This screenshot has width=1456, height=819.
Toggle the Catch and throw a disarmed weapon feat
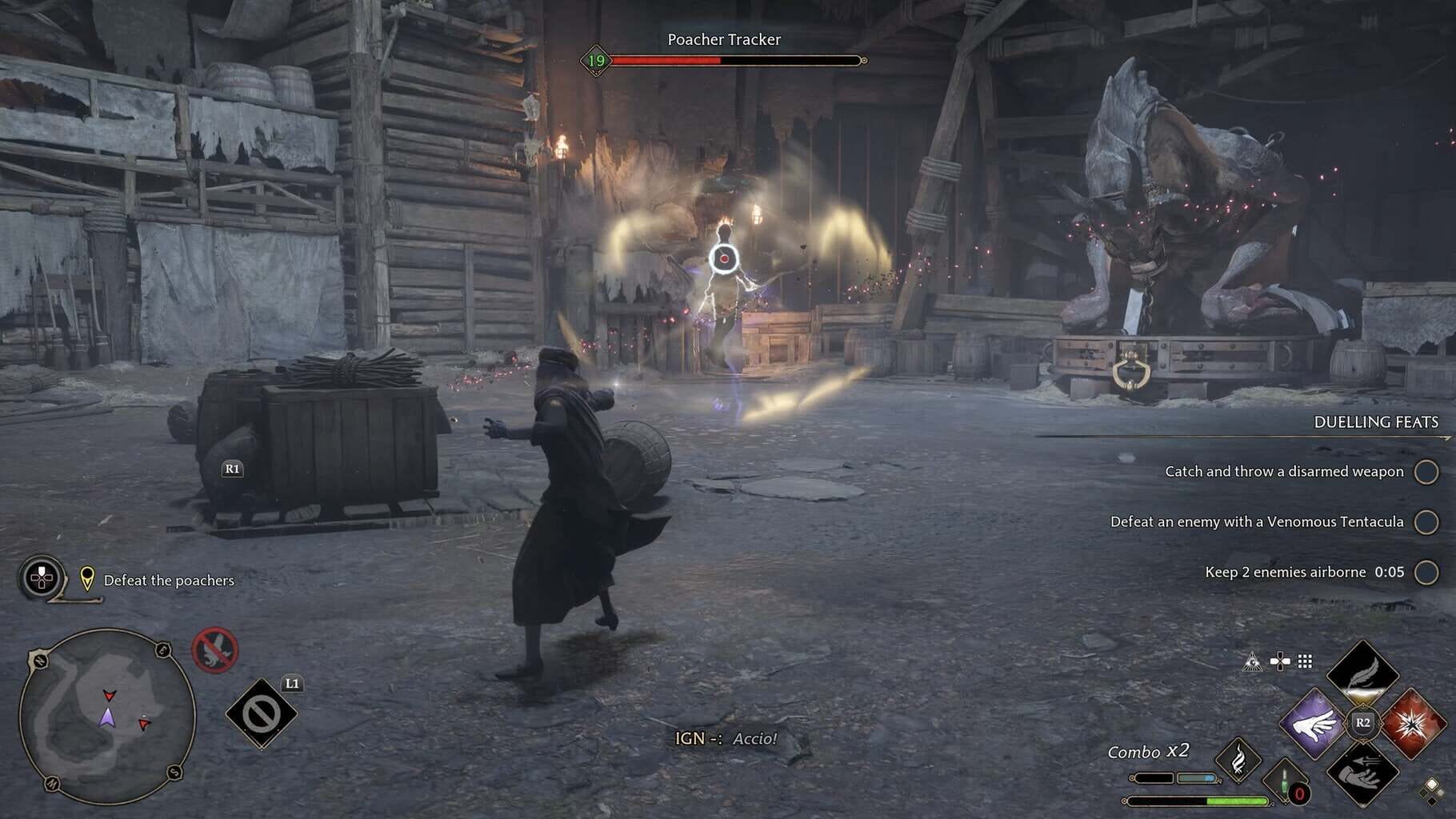(1427, 472)
